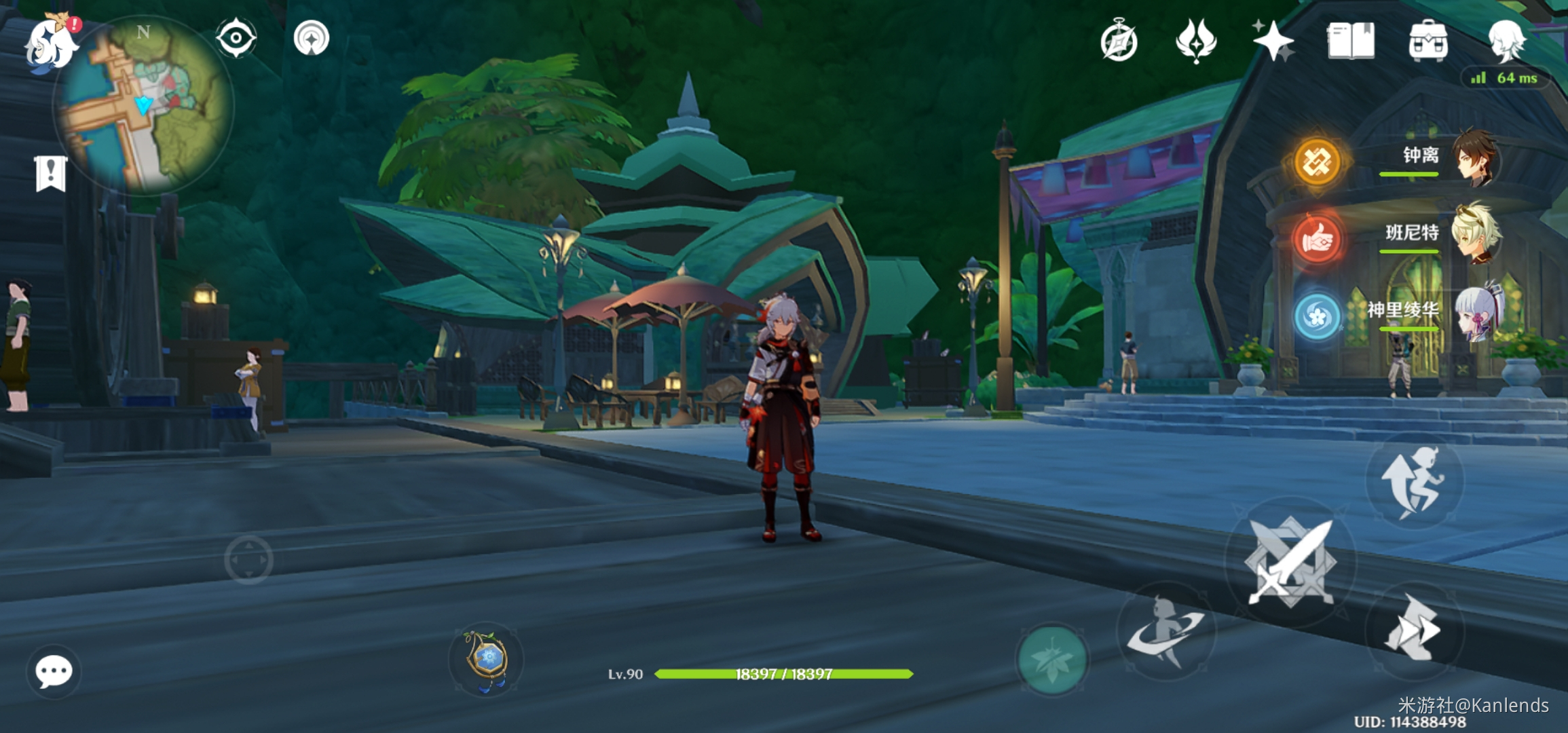This screenshot has height=733, width=1568.
Task: Open the backpack inventory
Action: (1428, 41)
